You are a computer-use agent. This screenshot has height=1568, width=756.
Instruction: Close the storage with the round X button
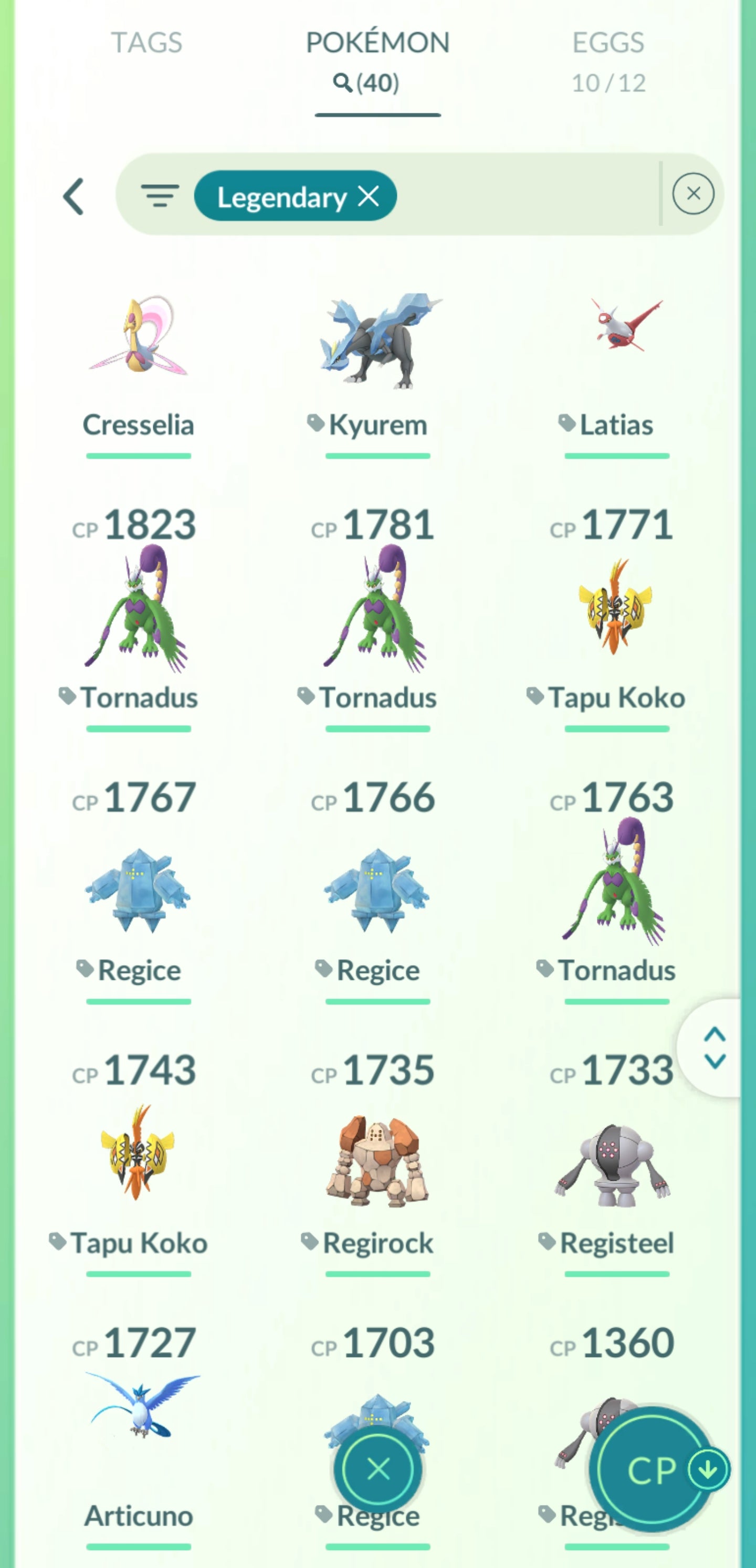coord(379,1470)
